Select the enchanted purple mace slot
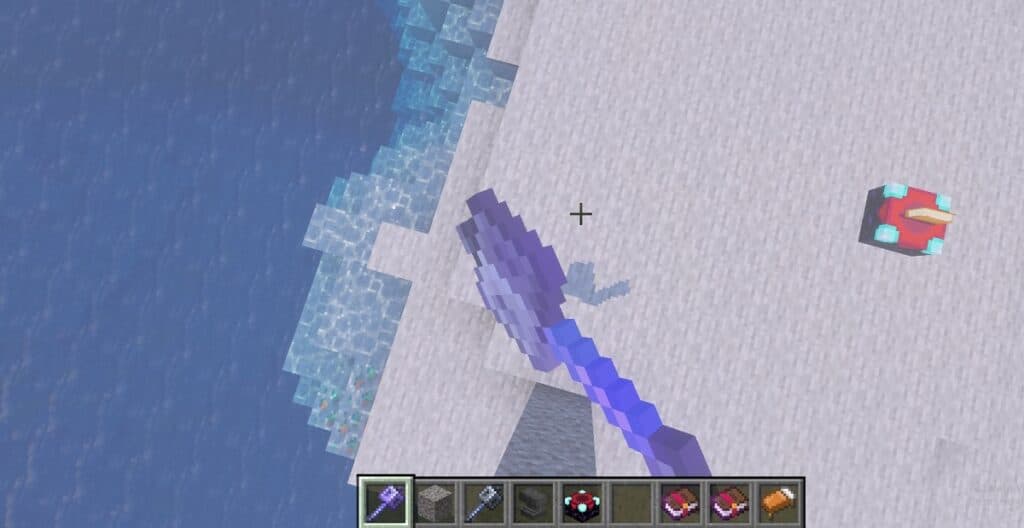1024x528 pixels. [x=385, y=500]
